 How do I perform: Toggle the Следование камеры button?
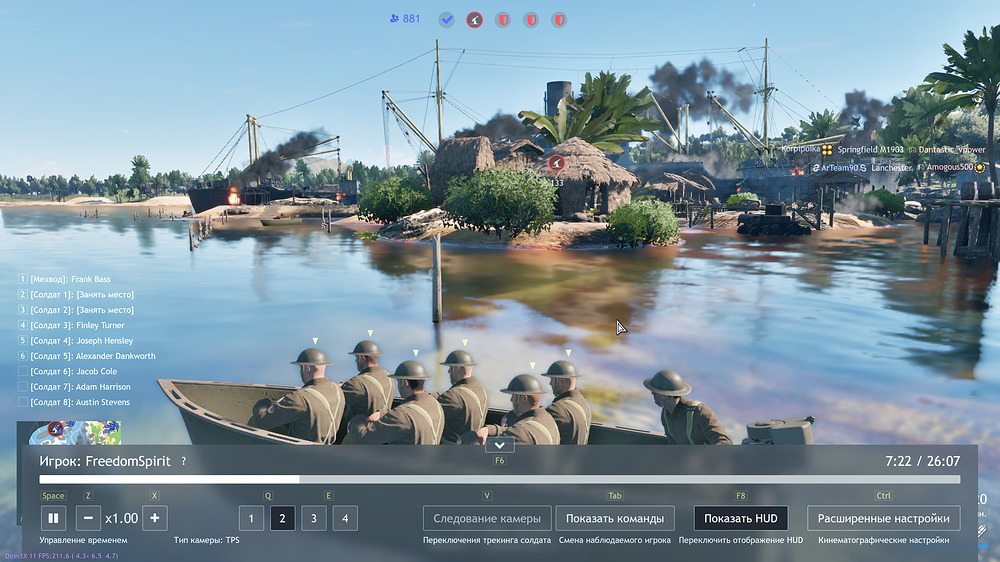point(487,518)
